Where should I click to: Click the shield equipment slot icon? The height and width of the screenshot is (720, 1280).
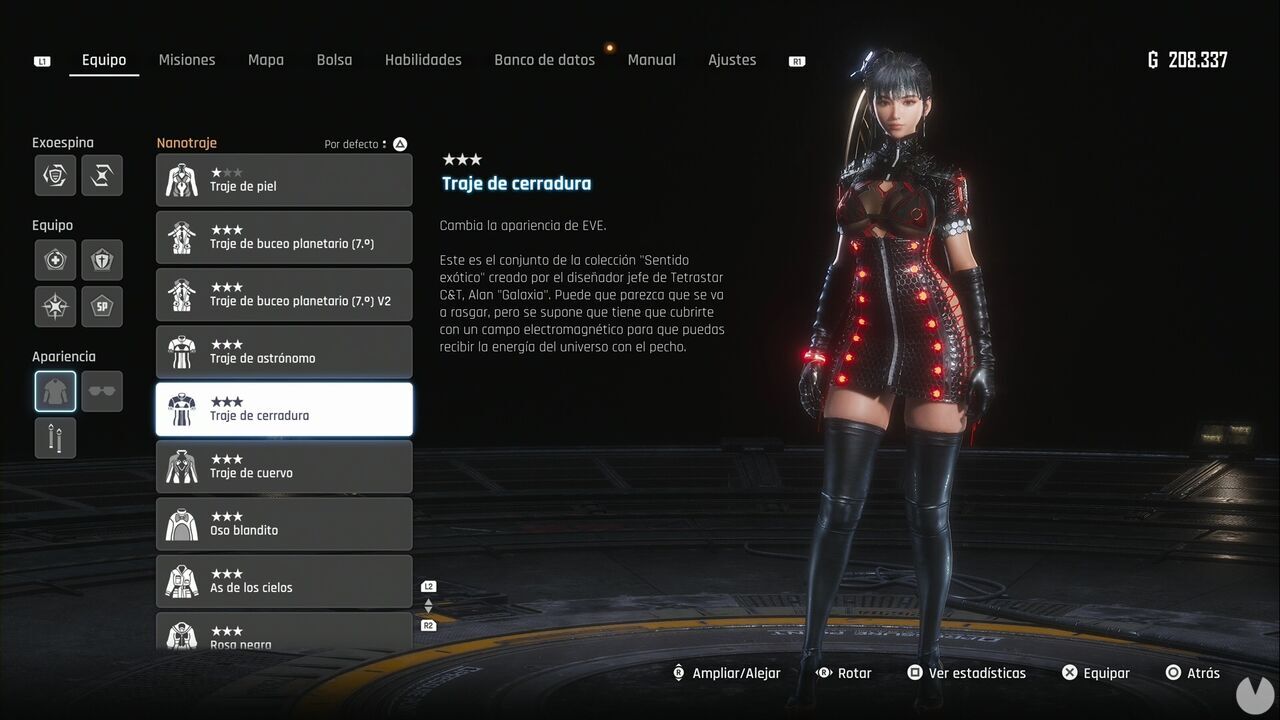(102, 260)
